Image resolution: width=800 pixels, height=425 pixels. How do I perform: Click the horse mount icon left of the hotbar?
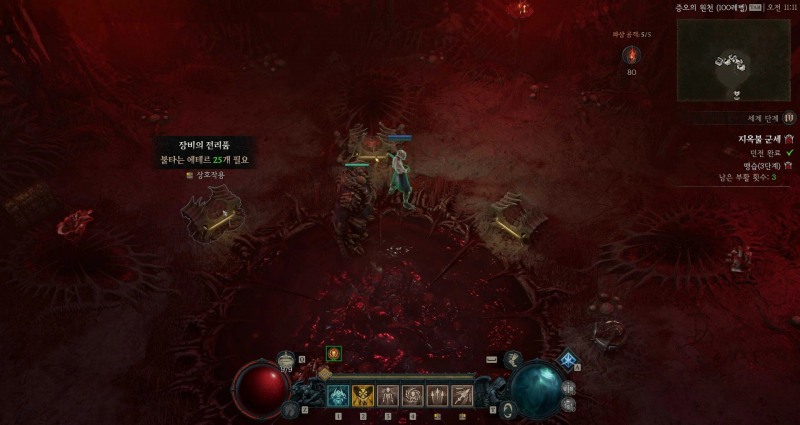291,408
